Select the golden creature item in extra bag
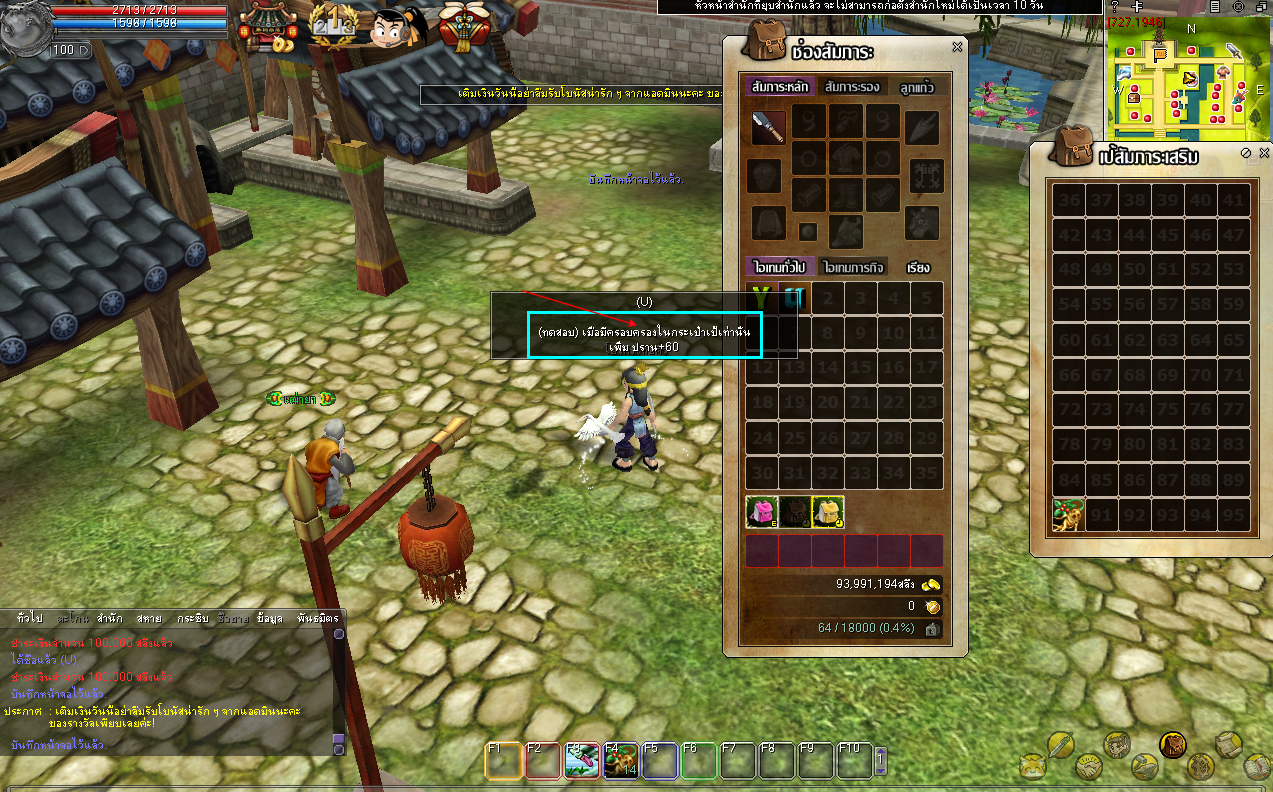The image size is (1273, 792). pyautogui.click(x=1069, y=516)
